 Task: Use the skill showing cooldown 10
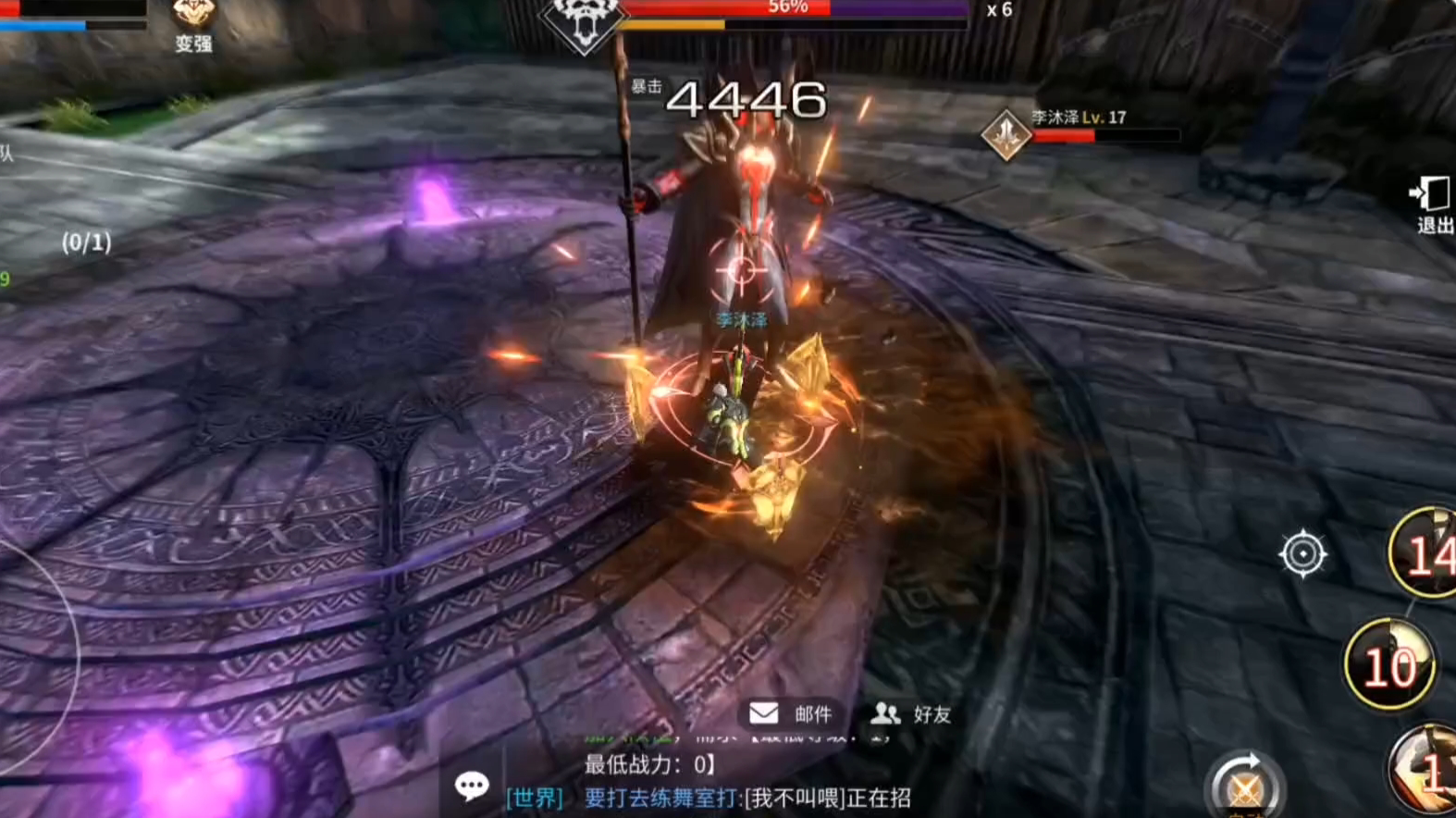coord(1389,664)
